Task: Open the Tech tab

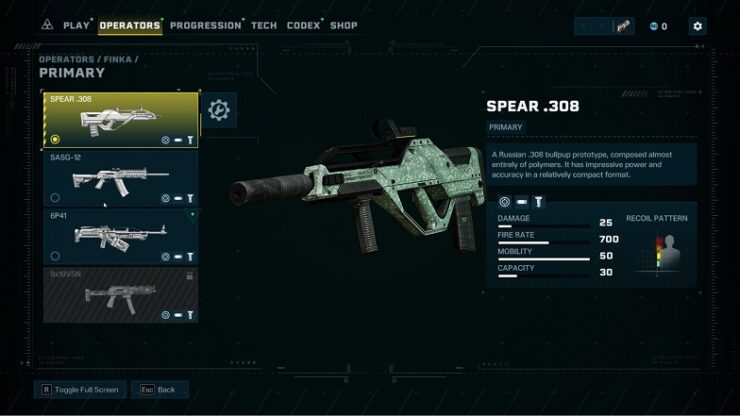Action: pyautogui.click(x=264, y=25)
